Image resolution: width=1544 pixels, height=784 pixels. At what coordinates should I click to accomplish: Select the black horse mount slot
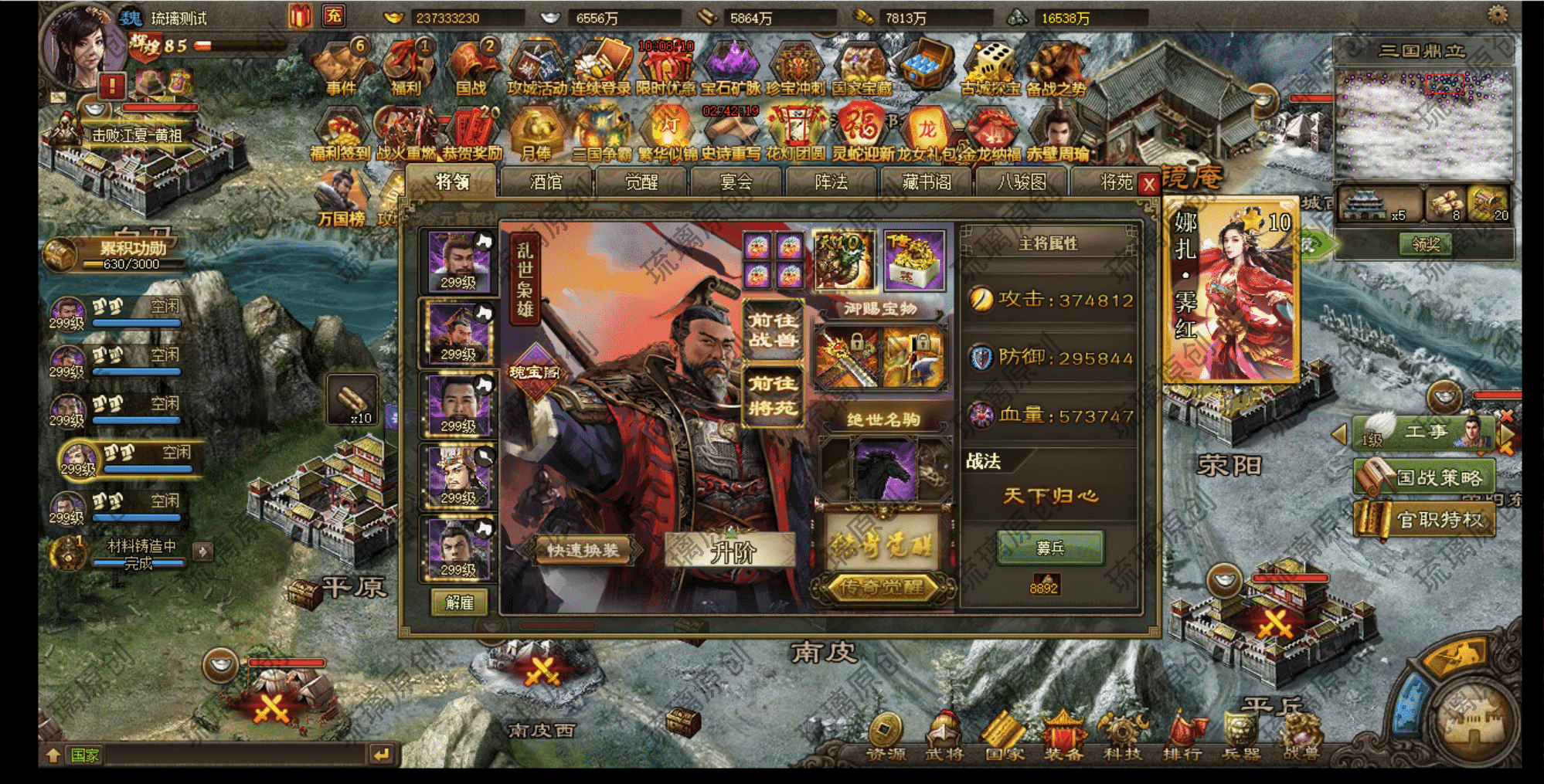click(x=886, y=470)
